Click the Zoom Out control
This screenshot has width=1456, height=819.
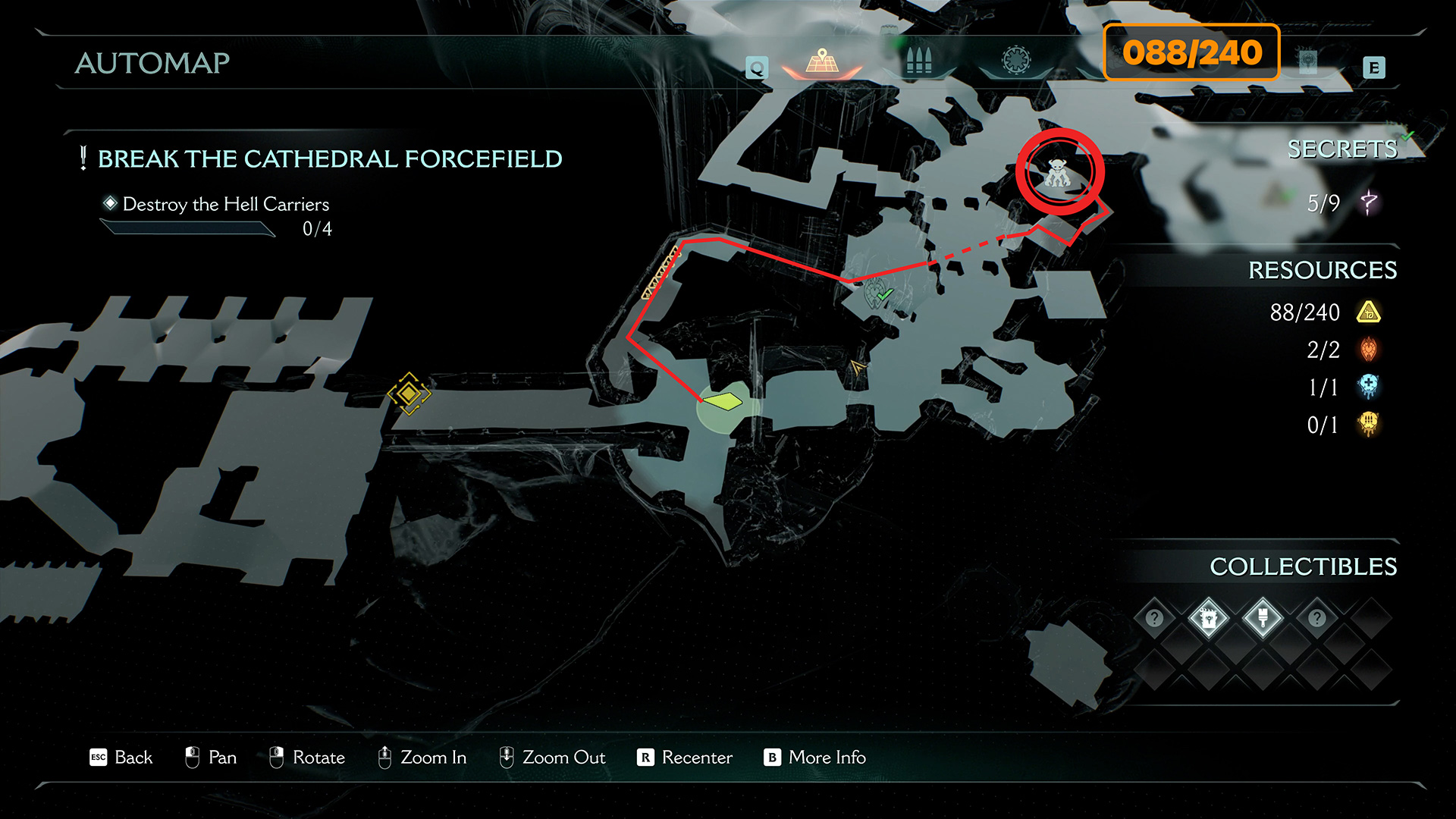(x=552, y=758)
